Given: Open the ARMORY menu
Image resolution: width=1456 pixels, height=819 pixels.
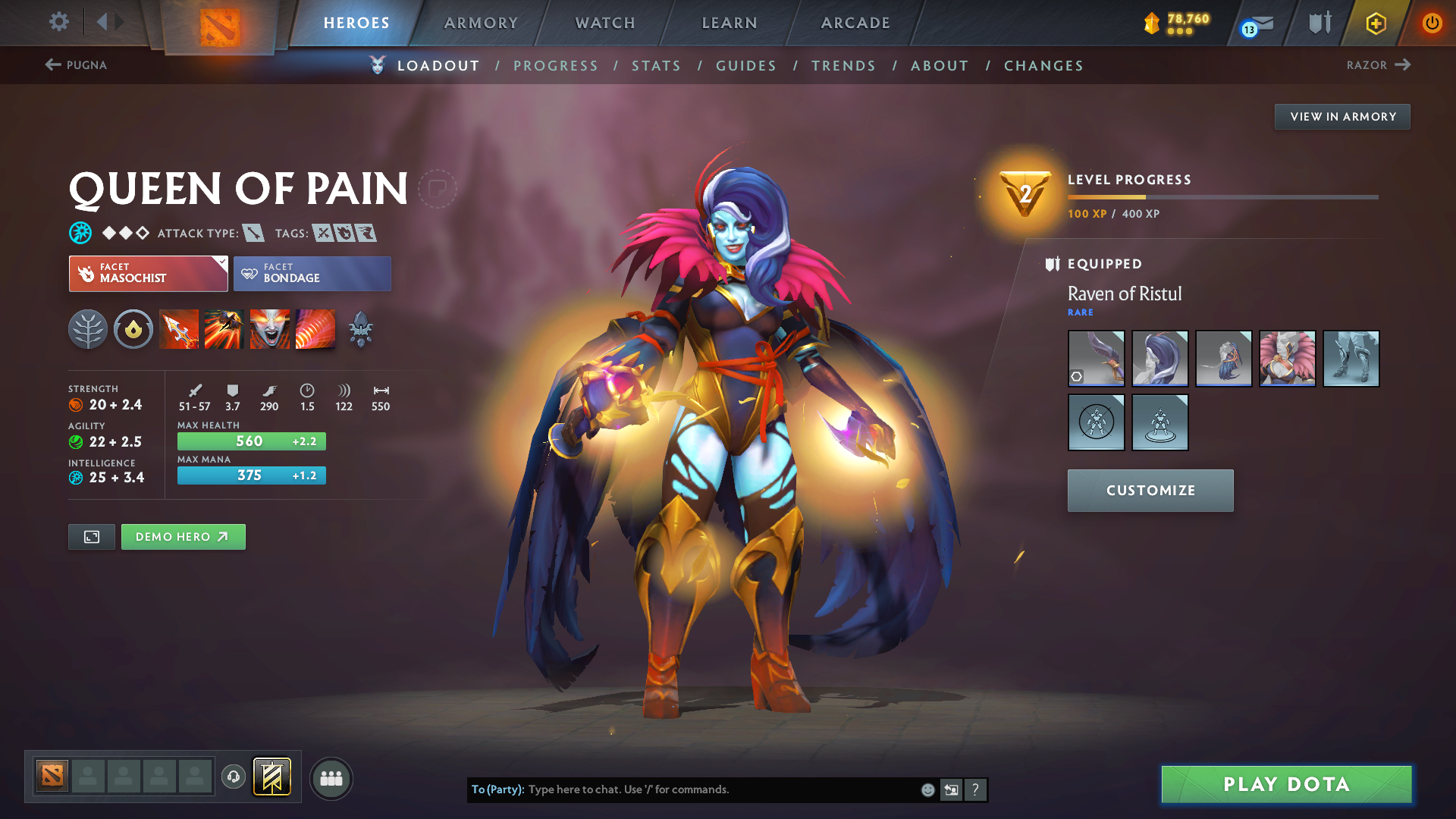Looking at the screenshot, I should coord(481,23).
